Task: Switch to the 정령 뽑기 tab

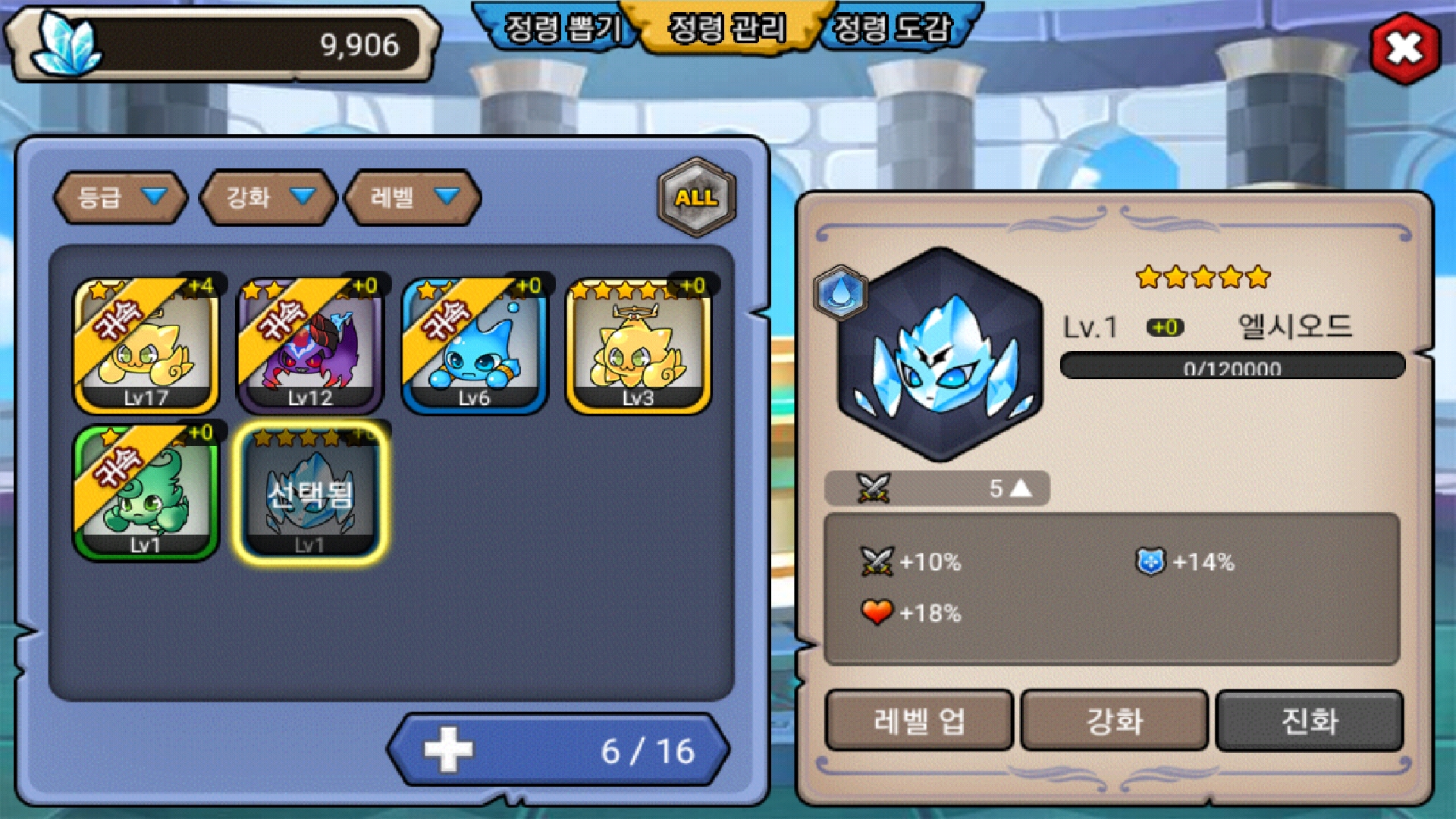Action: [x=563, y=29]
